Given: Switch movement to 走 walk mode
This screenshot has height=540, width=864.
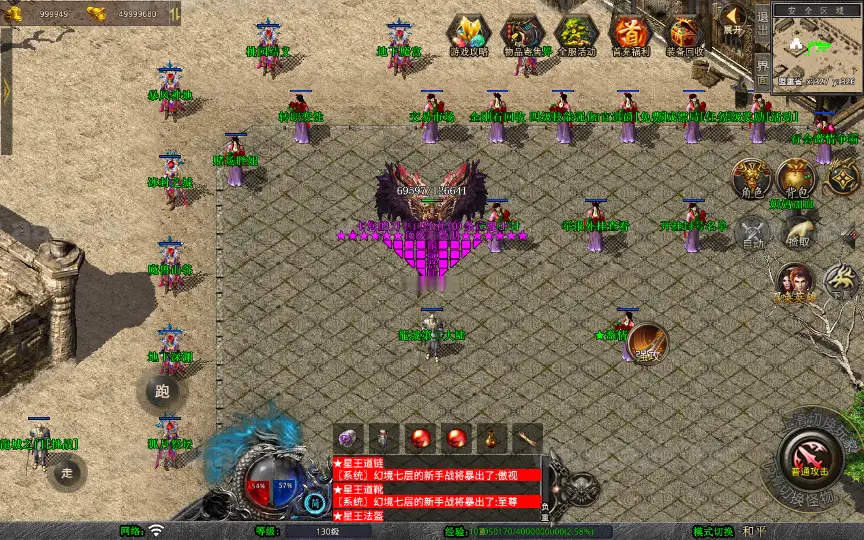Looking at the screenshot, I should coord(68,471).
